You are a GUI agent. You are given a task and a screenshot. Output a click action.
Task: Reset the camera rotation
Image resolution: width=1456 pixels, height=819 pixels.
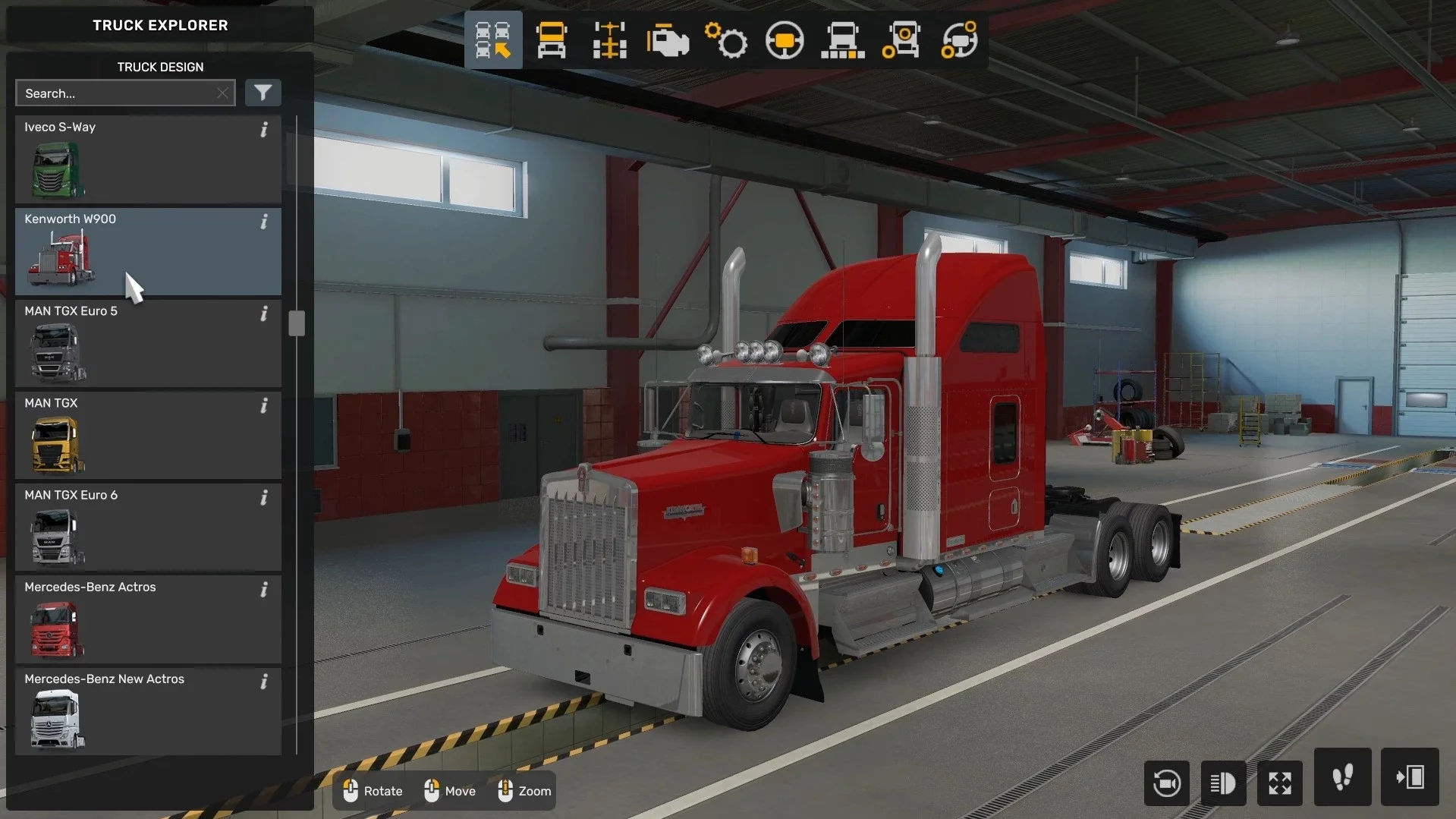[1166, 783]
